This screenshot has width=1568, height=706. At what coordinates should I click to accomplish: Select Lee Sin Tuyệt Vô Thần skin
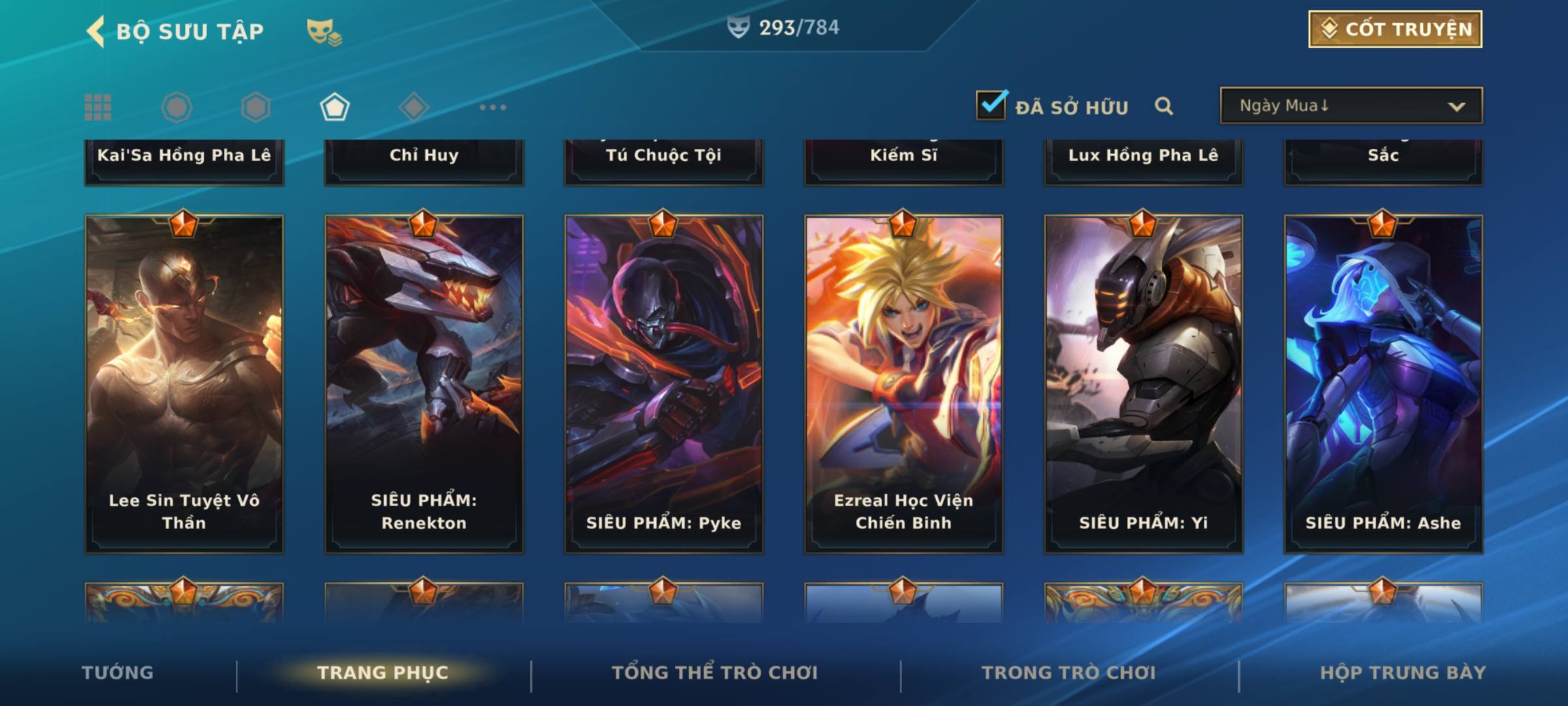(x=184, y=384)
